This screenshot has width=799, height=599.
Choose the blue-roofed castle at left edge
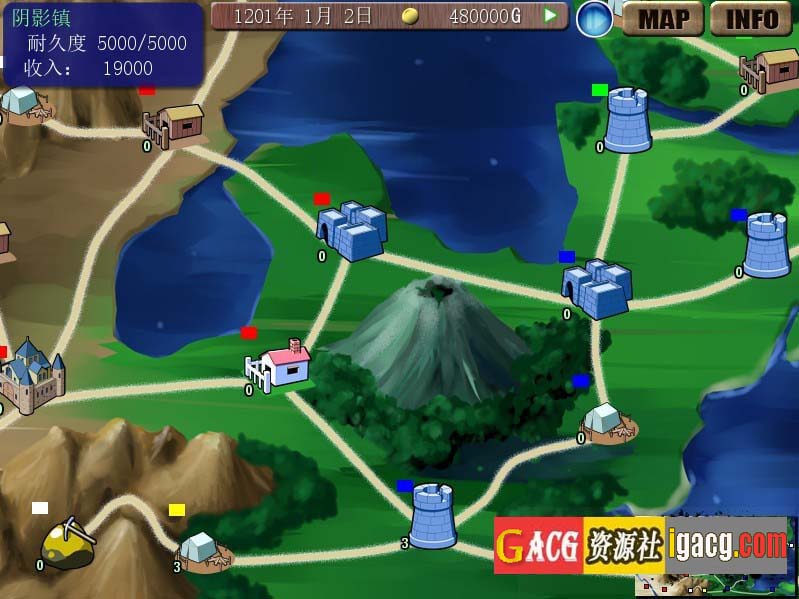(x=32, y=376)
